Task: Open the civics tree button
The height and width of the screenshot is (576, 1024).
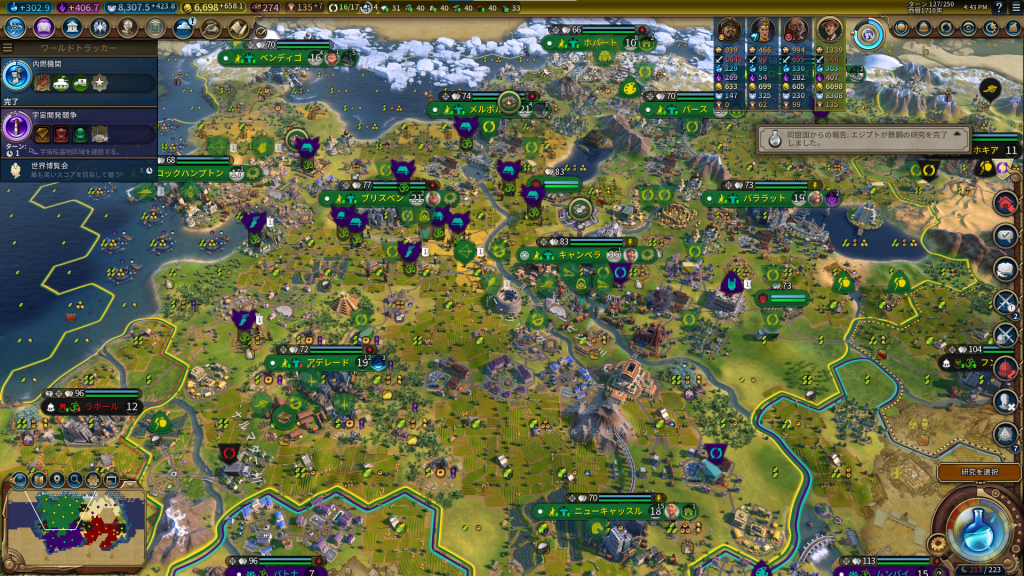Action: [x=44, y=28]
